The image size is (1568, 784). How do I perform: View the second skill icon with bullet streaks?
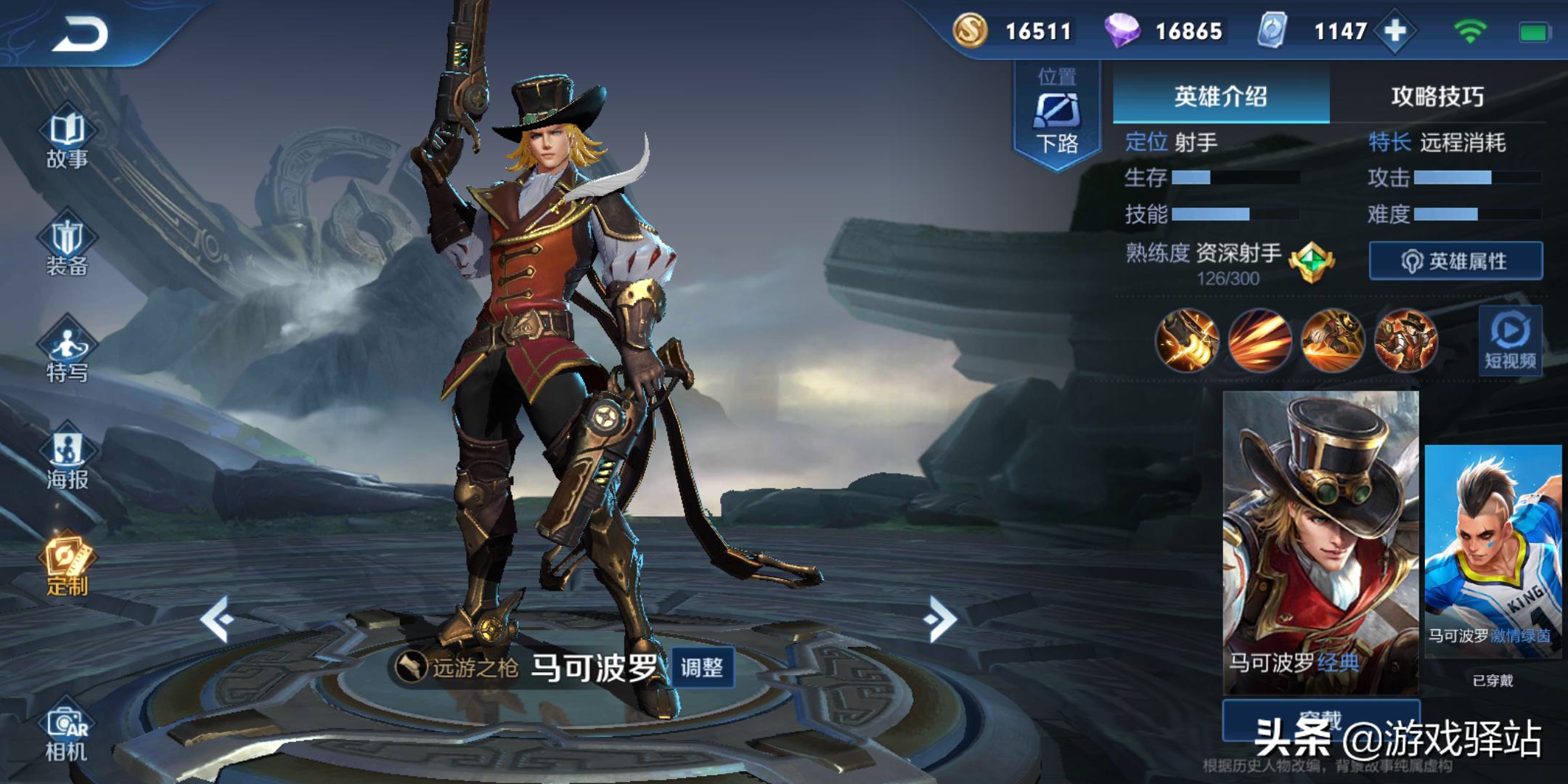1259,340
